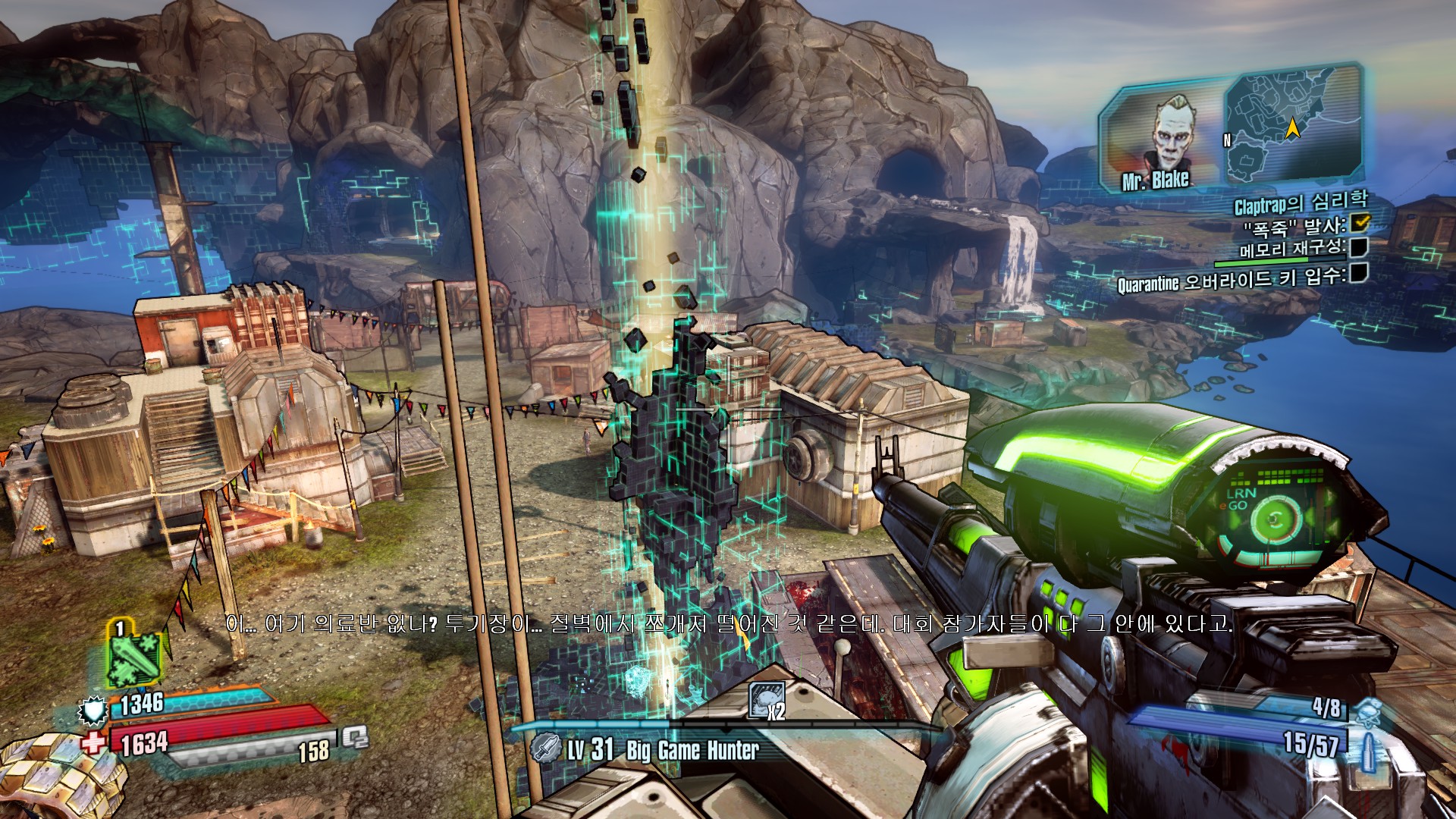Click the shield badge icon
1456x819 pixels.
(93, 710)
